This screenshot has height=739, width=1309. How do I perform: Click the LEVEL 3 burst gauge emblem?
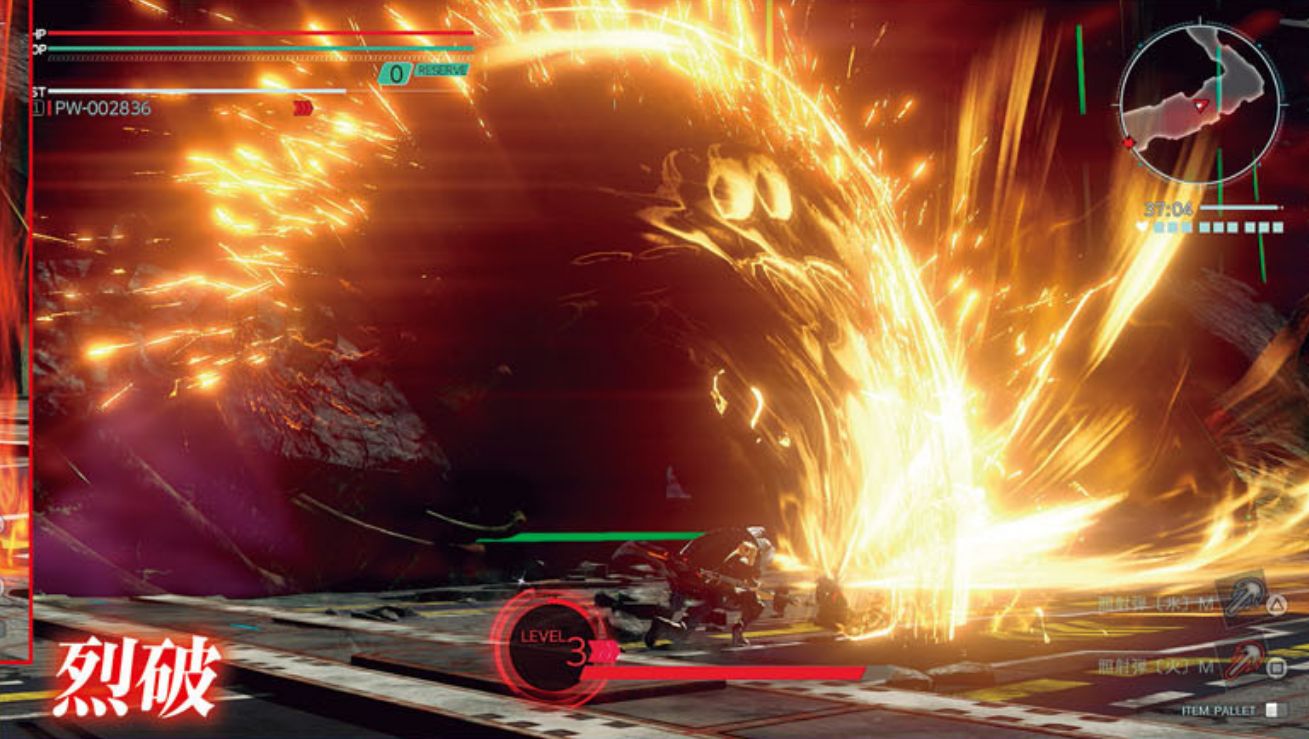coord(548,647)
